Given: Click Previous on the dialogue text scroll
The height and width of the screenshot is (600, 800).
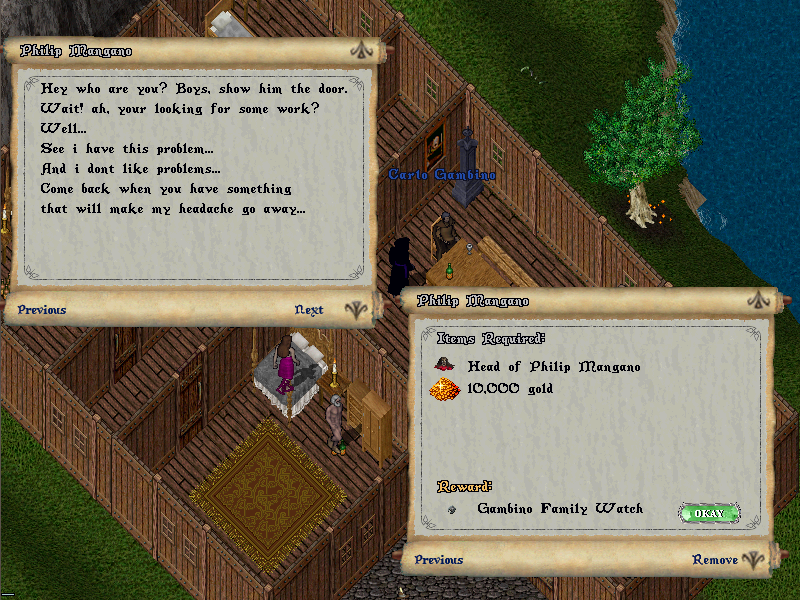Looking at the screenshot, I should coord(42,310).
